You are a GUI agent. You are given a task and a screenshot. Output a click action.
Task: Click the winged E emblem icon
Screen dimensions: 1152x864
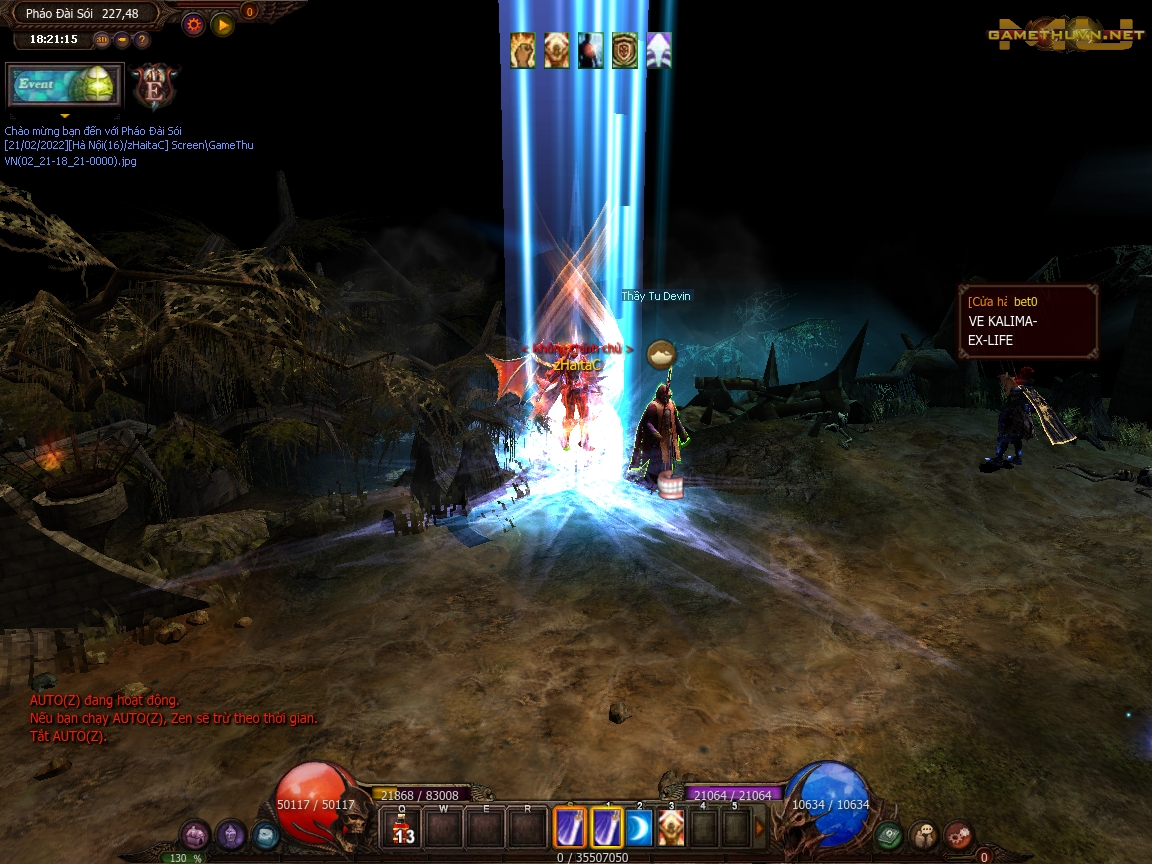pyautogui.click(x=155, y=86)
